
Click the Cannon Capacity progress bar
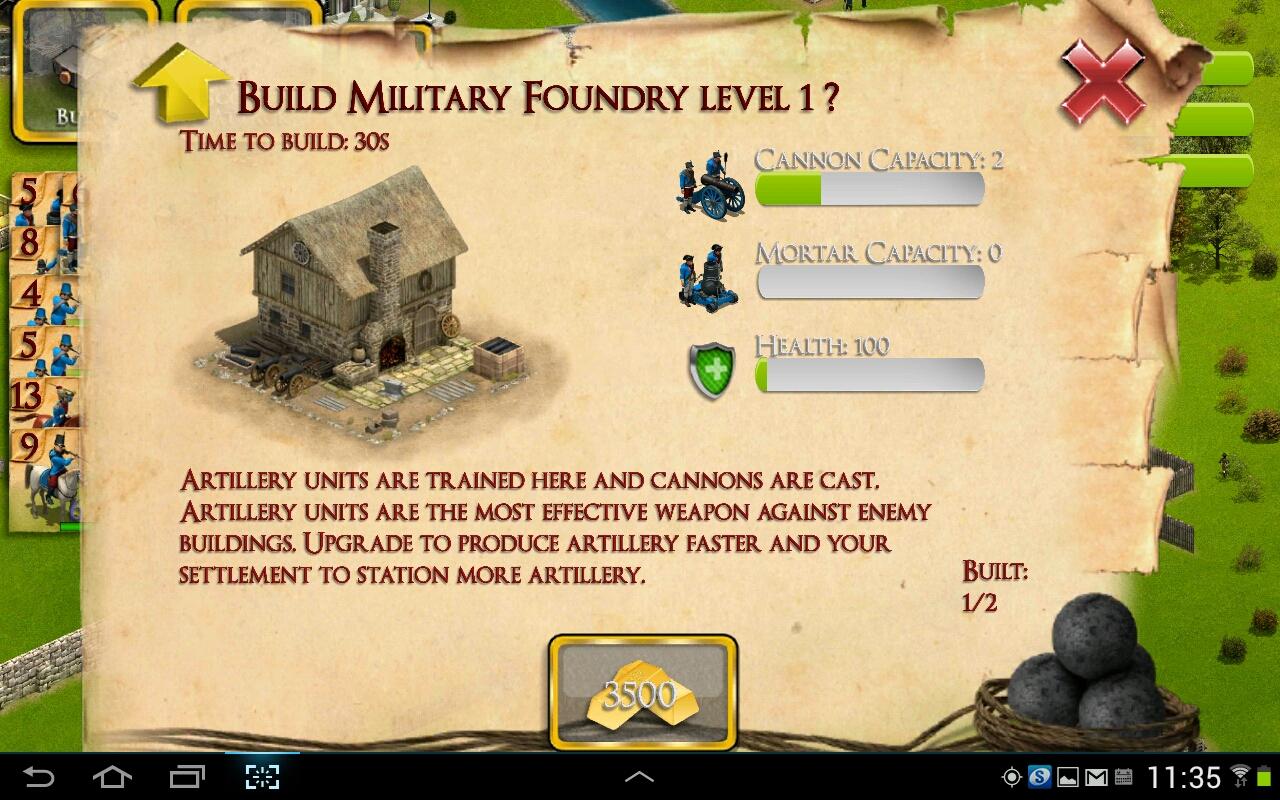[870, 190]
